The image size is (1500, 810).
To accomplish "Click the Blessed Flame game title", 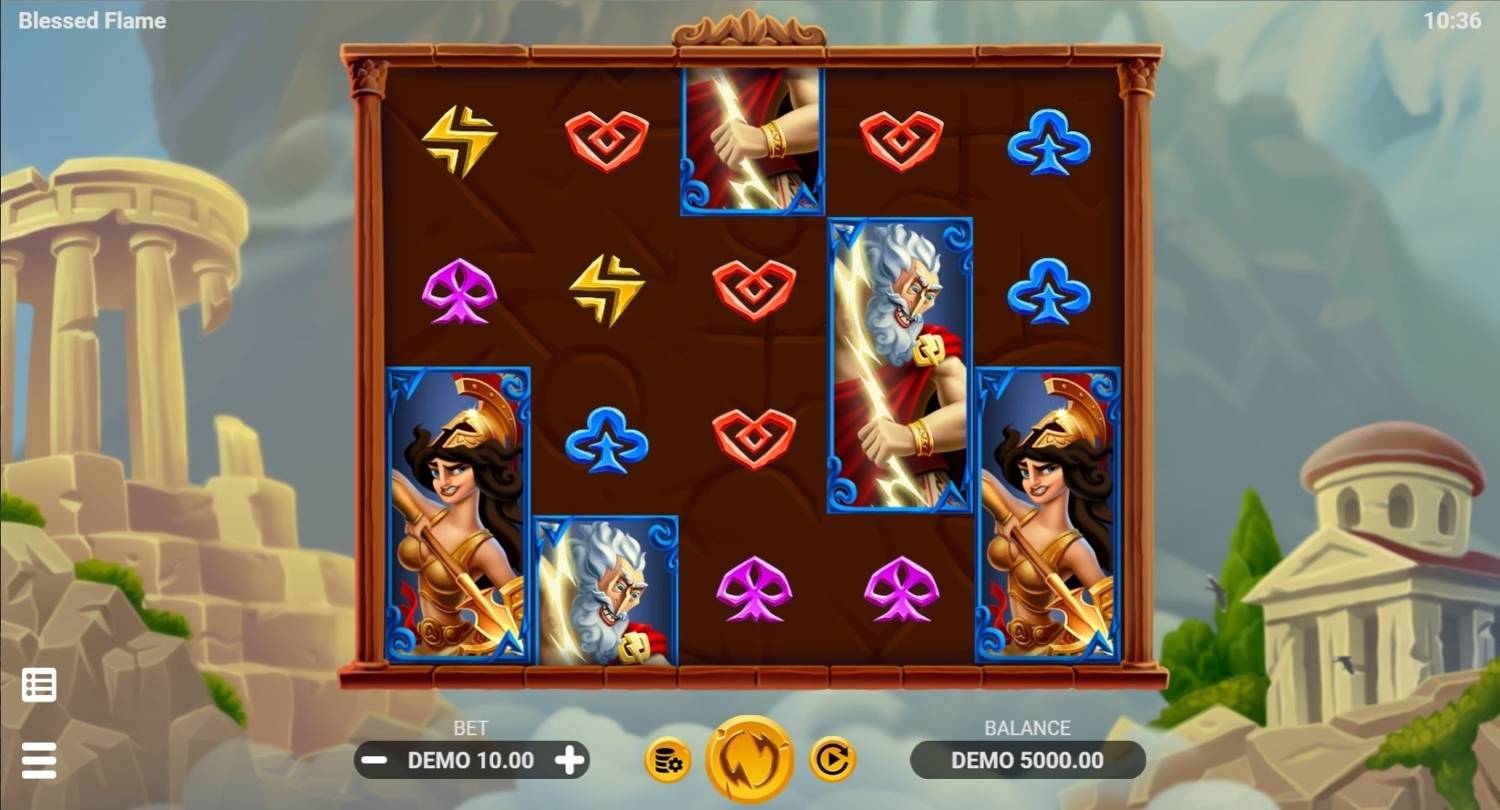I will [91, 20].
